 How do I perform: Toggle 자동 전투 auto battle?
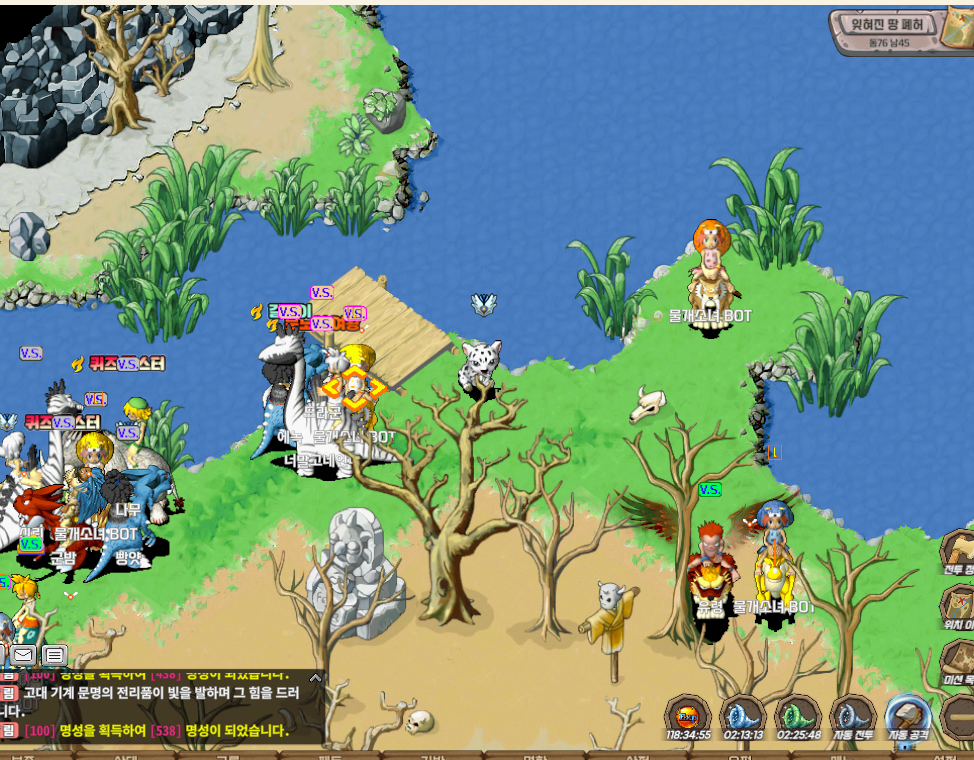(853, 715)
